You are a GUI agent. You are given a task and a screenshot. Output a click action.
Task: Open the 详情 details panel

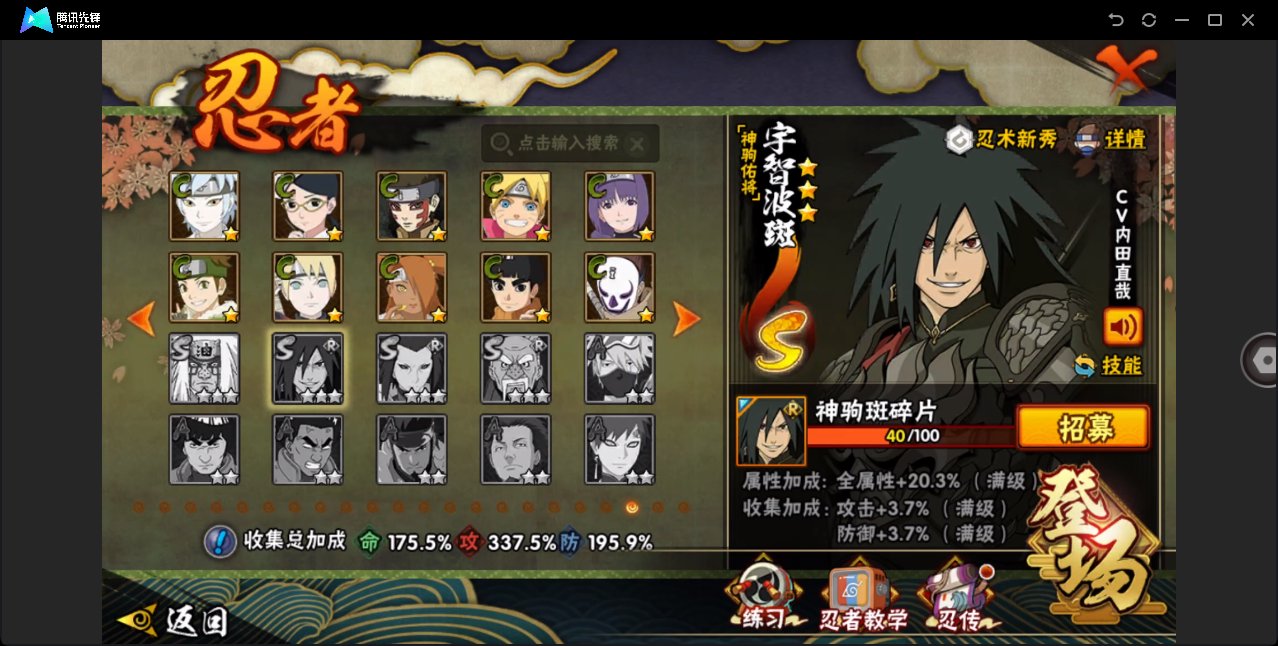[x=1111, y=139]
